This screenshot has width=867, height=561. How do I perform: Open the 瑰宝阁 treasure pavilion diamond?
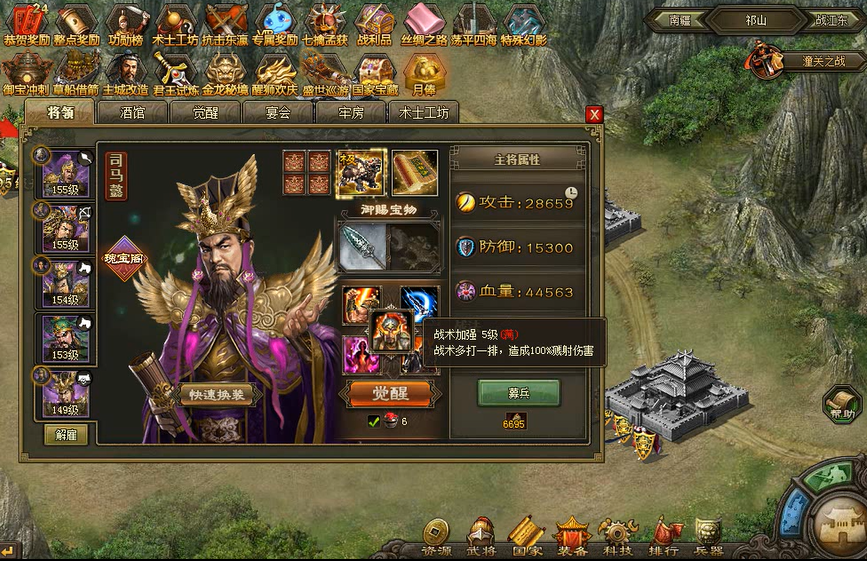point(123,258)
